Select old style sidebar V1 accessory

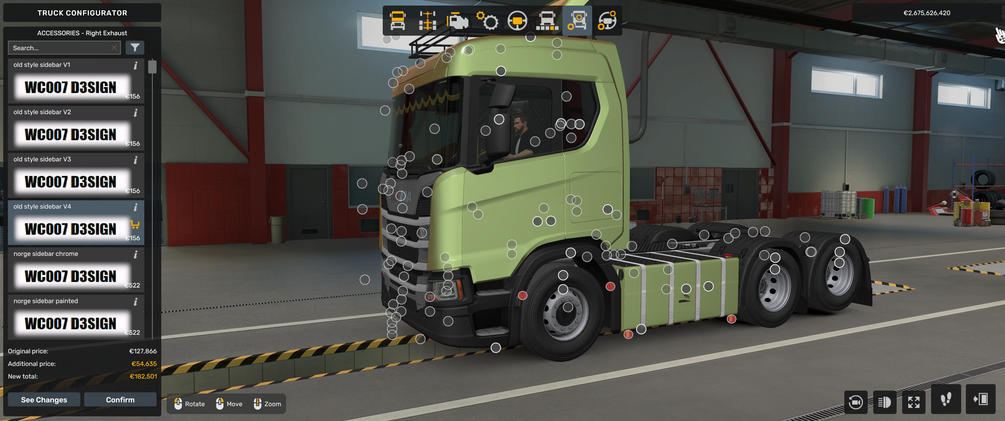(x=70, y=87)
